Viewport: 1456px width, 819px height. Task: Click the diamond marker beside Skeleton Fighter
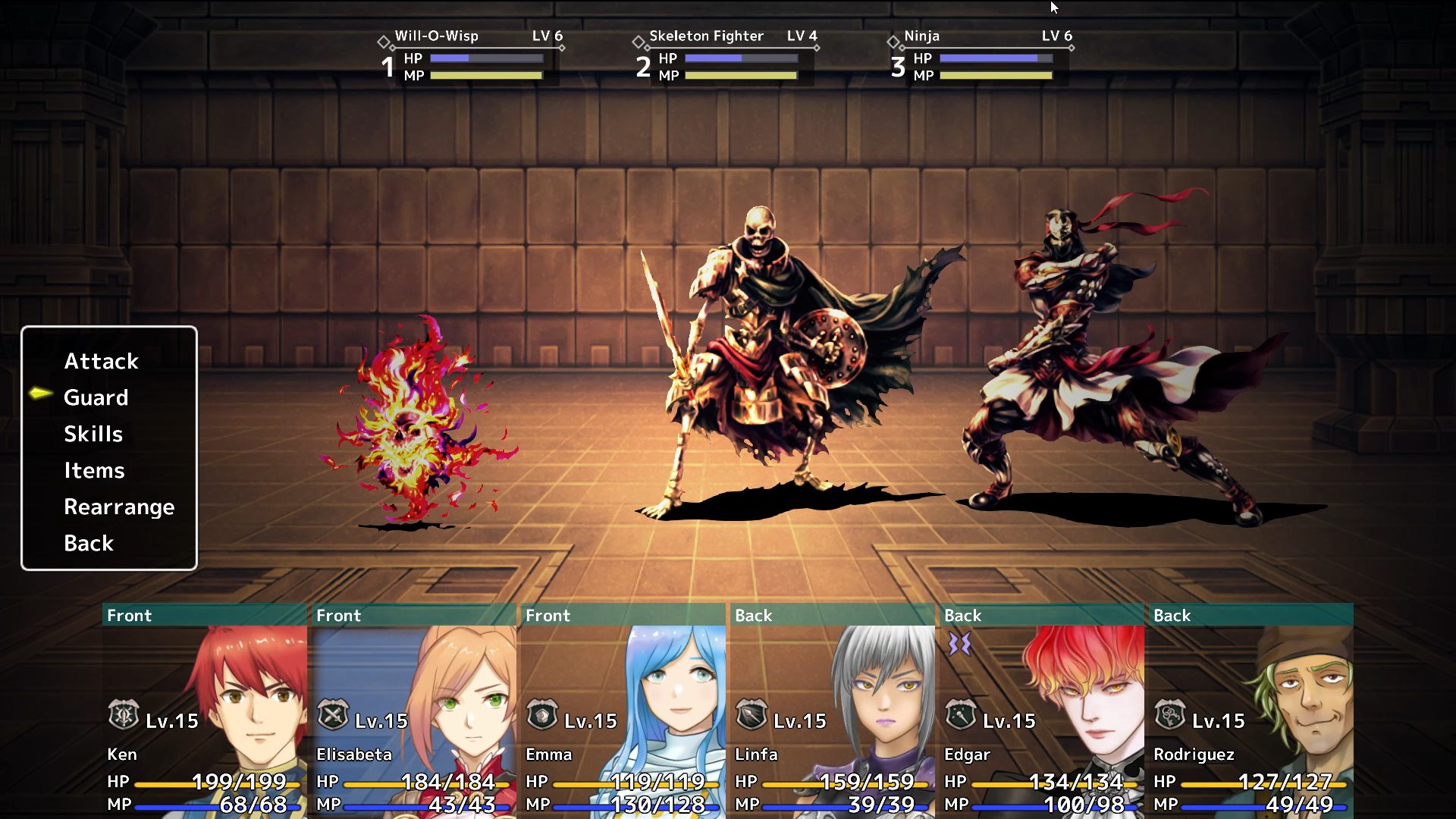click(638, 42)
